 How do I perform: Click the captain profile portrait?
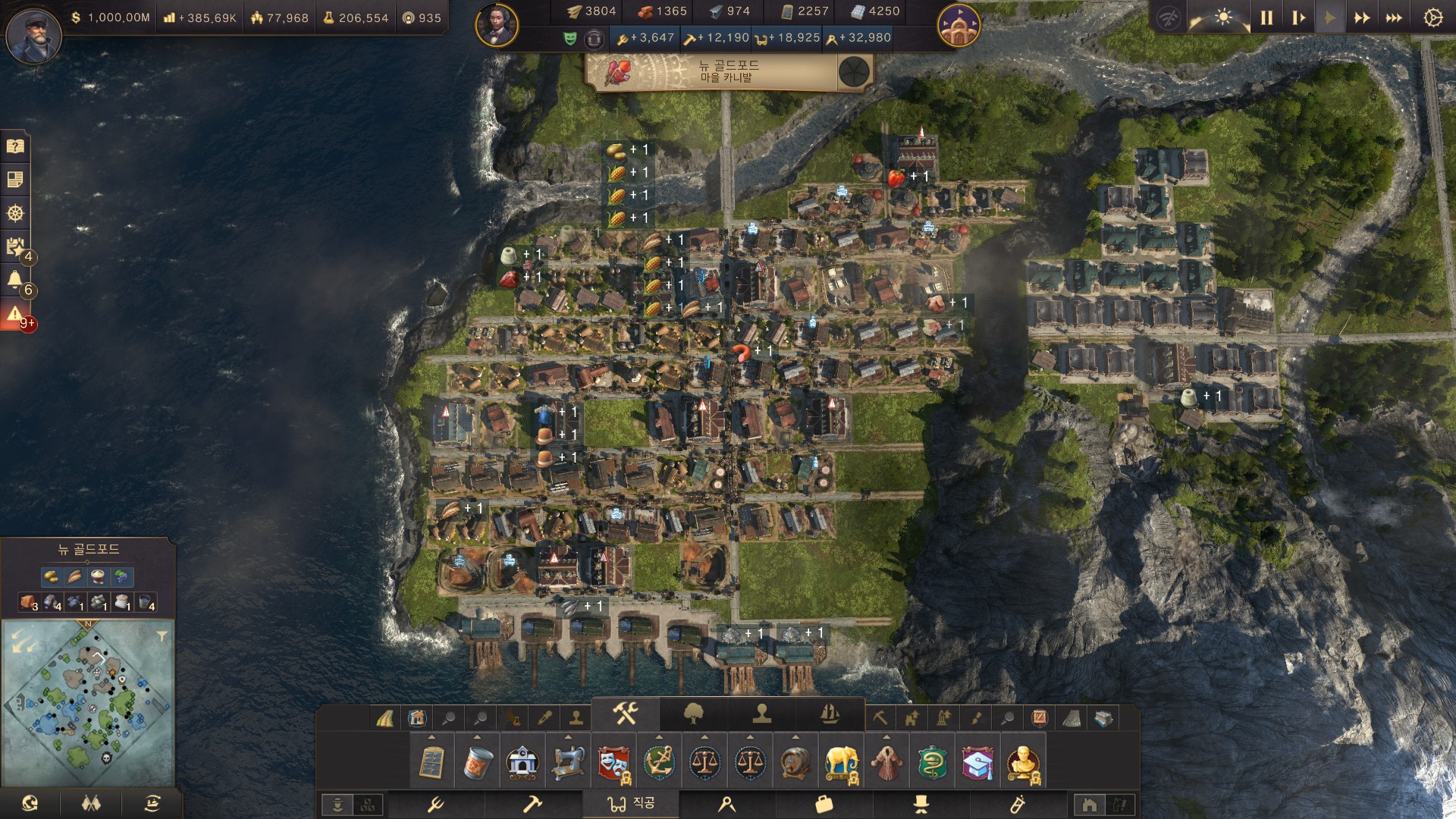tap(33, 35)
